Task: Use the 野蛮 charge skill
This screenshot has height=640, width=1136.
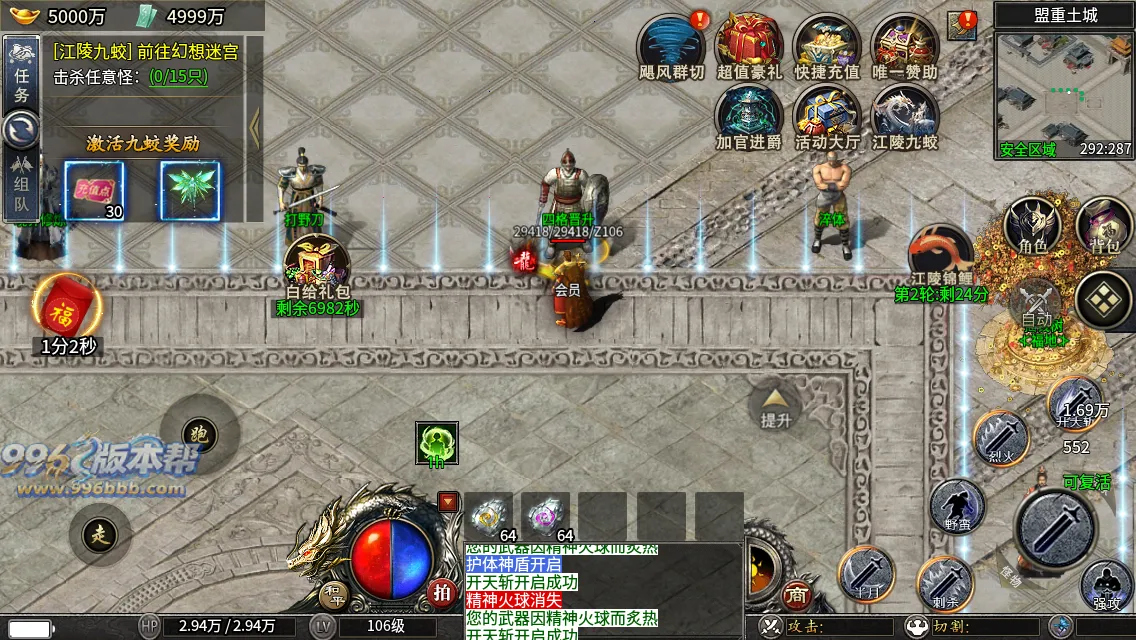Action: click(957, 506)
